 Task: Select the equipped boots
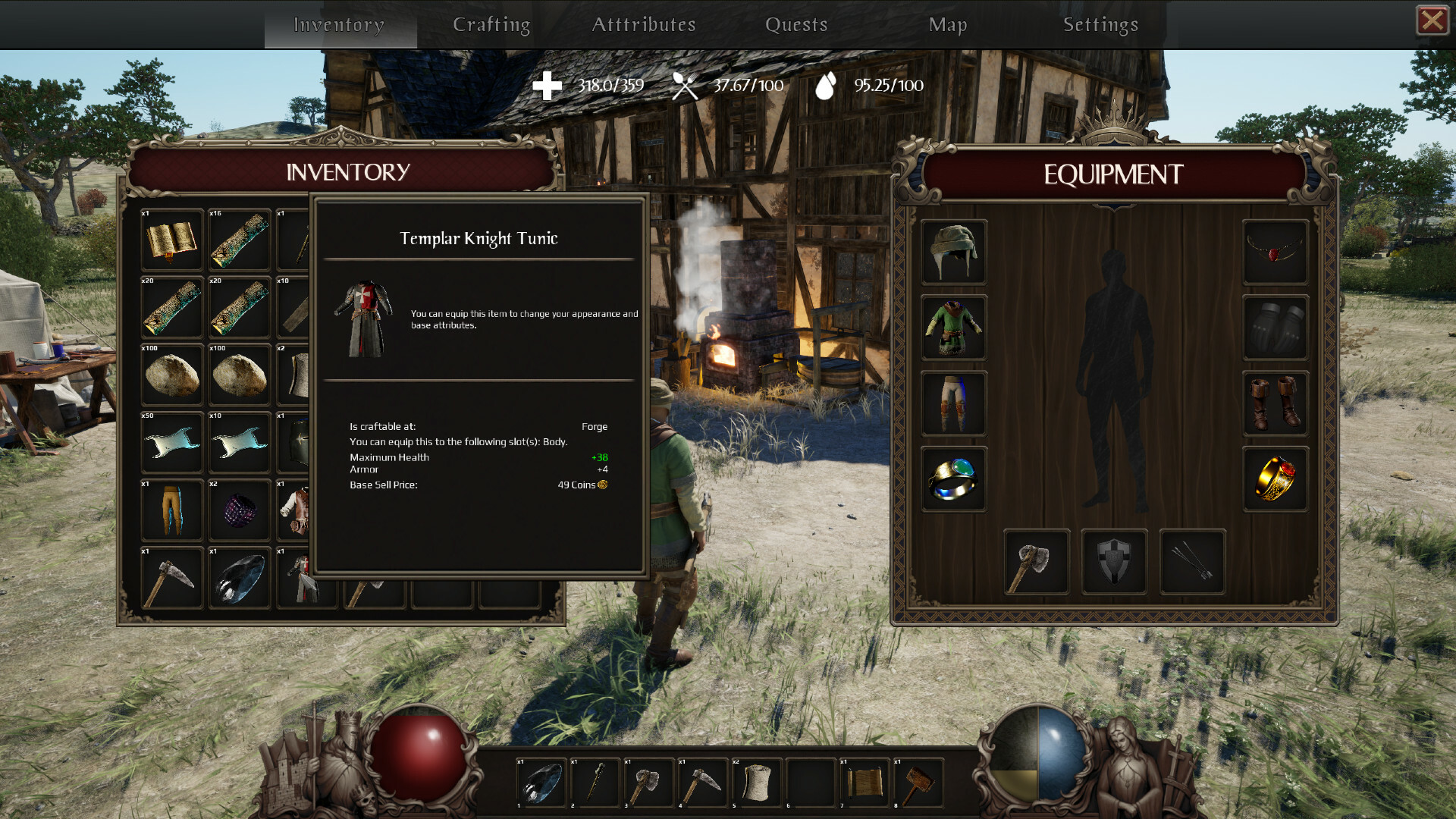pos(1275,403)
